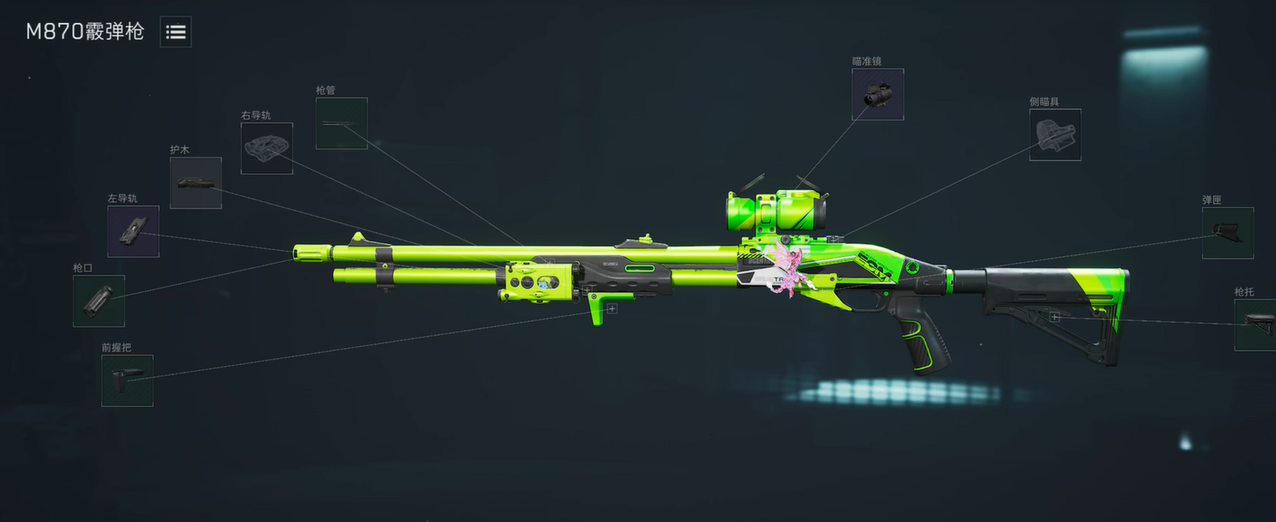Click the 瞄准镜 scope attachment slot
This screenshot has height=522, width=1276.
[x=877, y=94]
